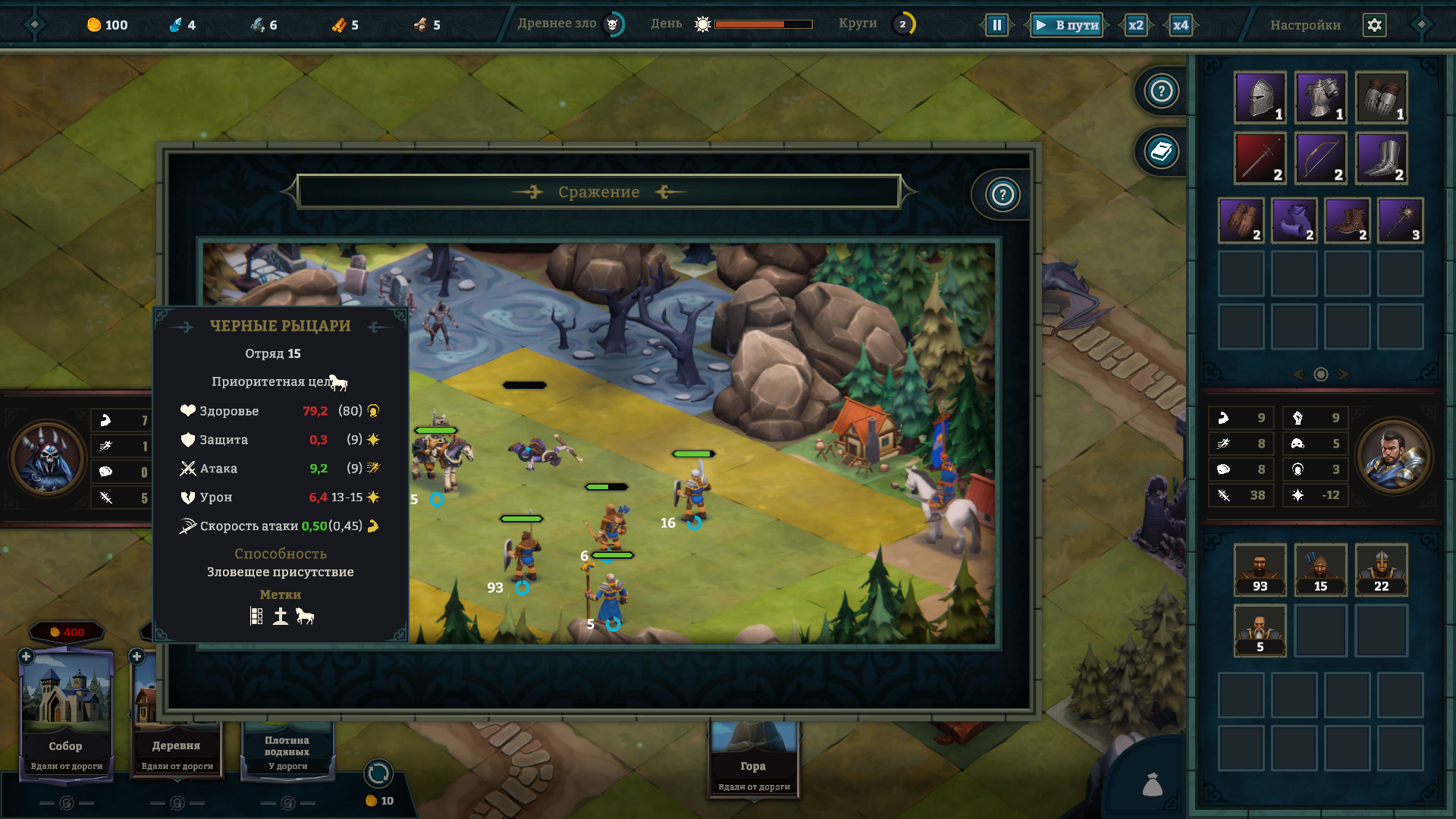This screenshot has width=1456, height=819.
Task: Pick the Плотина водяных card
Action: 287,751
